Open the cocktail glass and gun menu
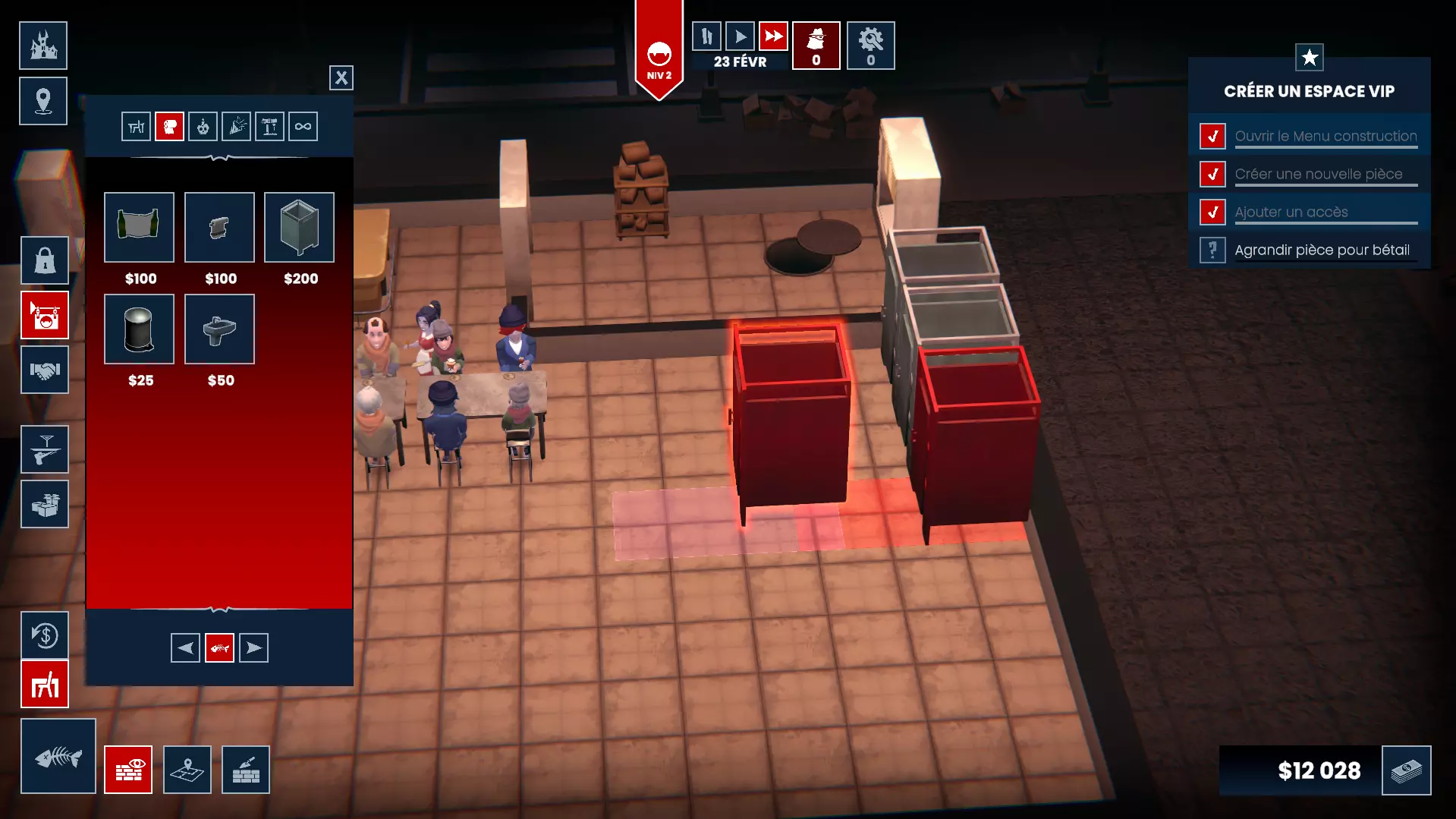Viewport: 1456px width, 819px height. [45, 449]
